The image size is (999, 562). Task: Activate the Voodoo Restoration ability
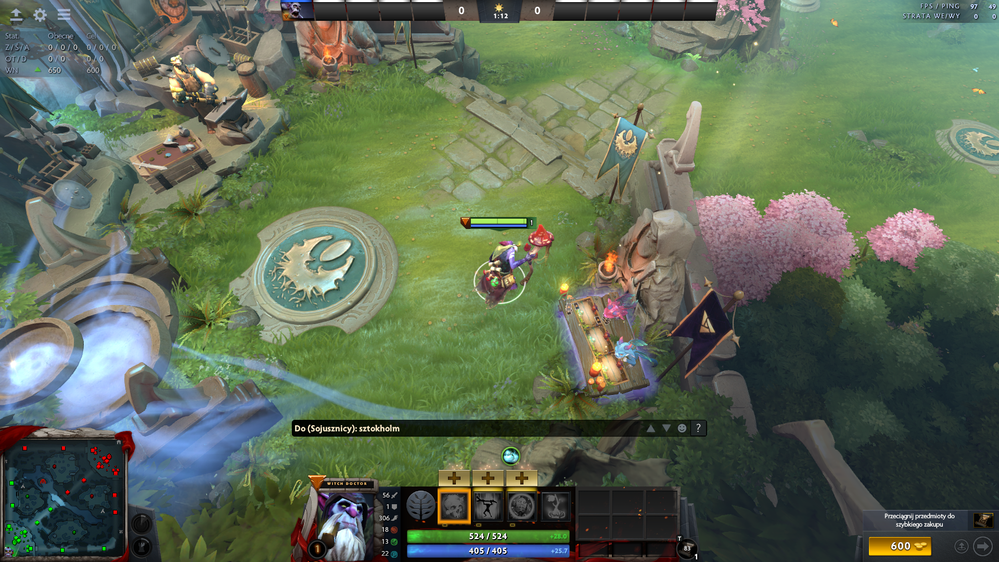click(488, 506)
